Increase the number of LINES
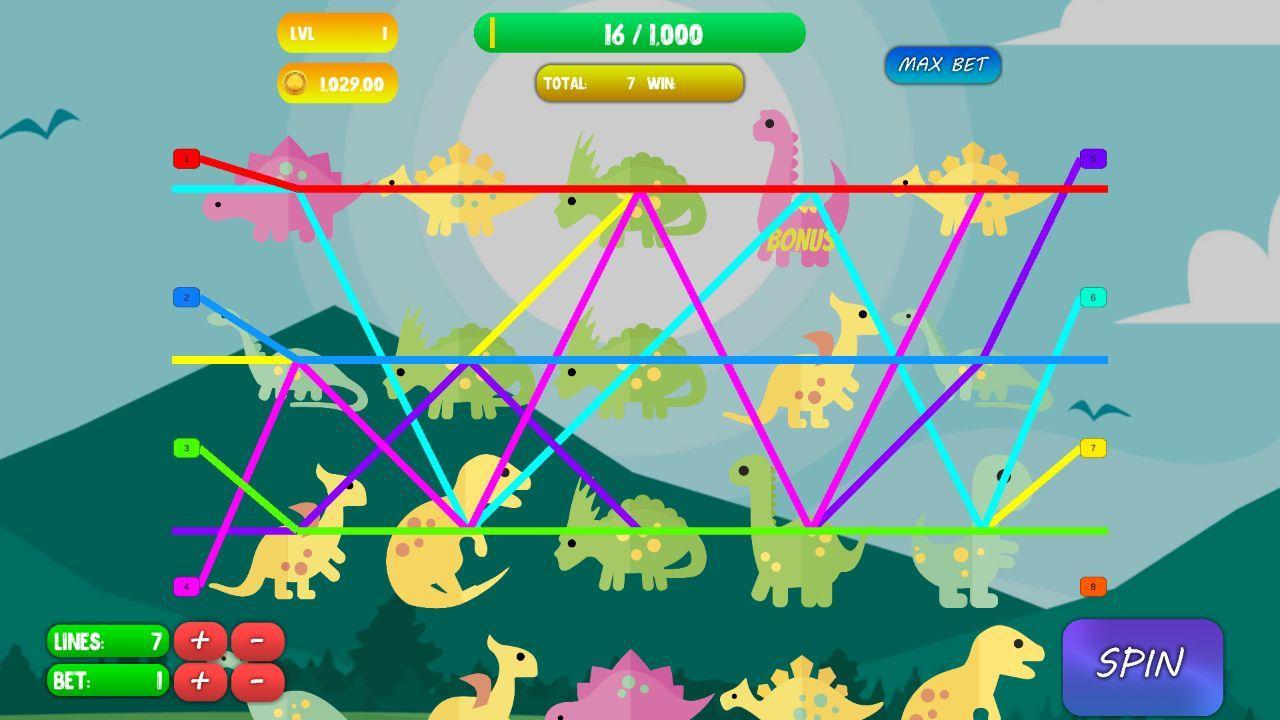The image size is (1280, 720). 199,640
